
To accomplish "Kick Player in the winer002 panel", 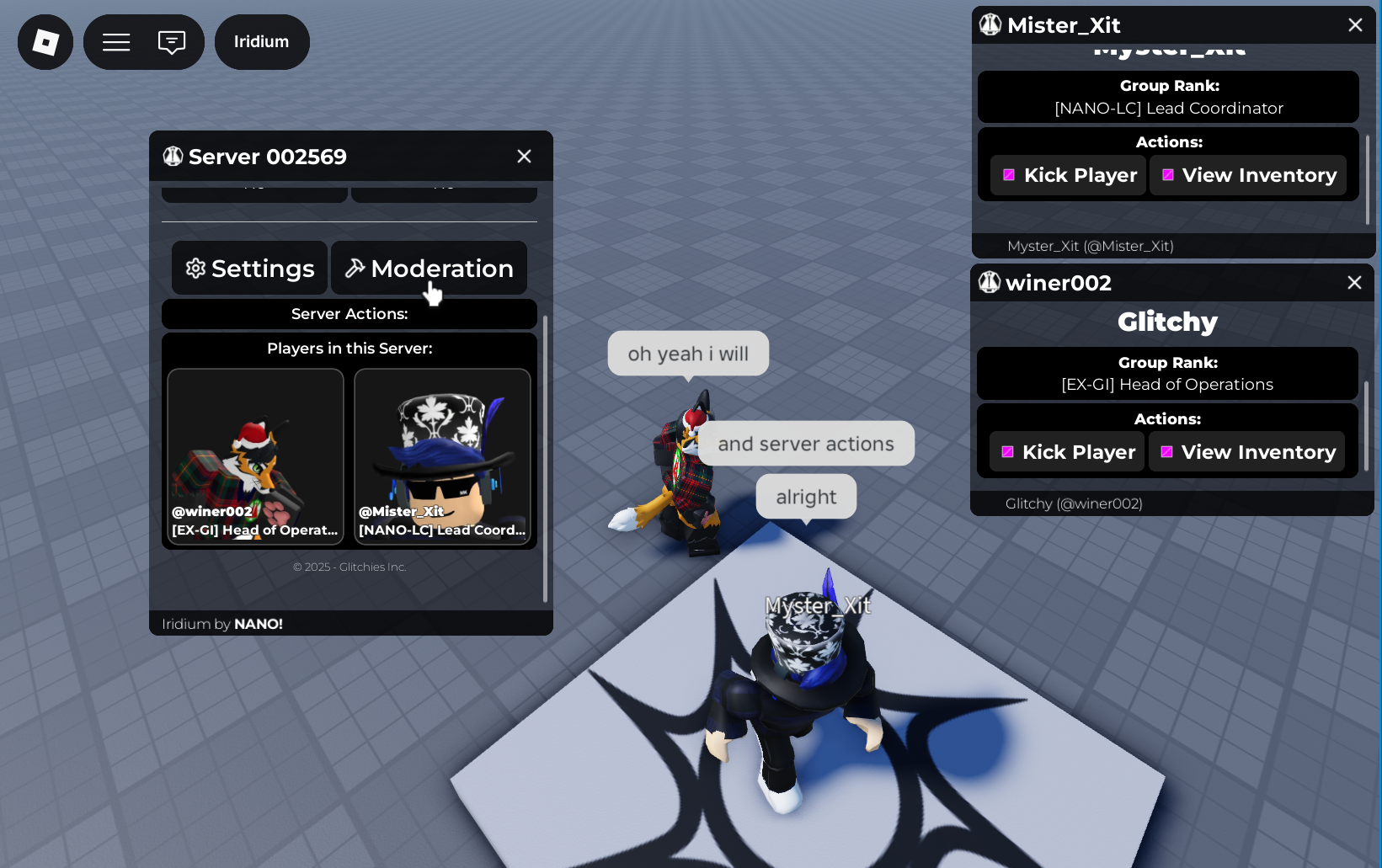I will [1066, 452].
